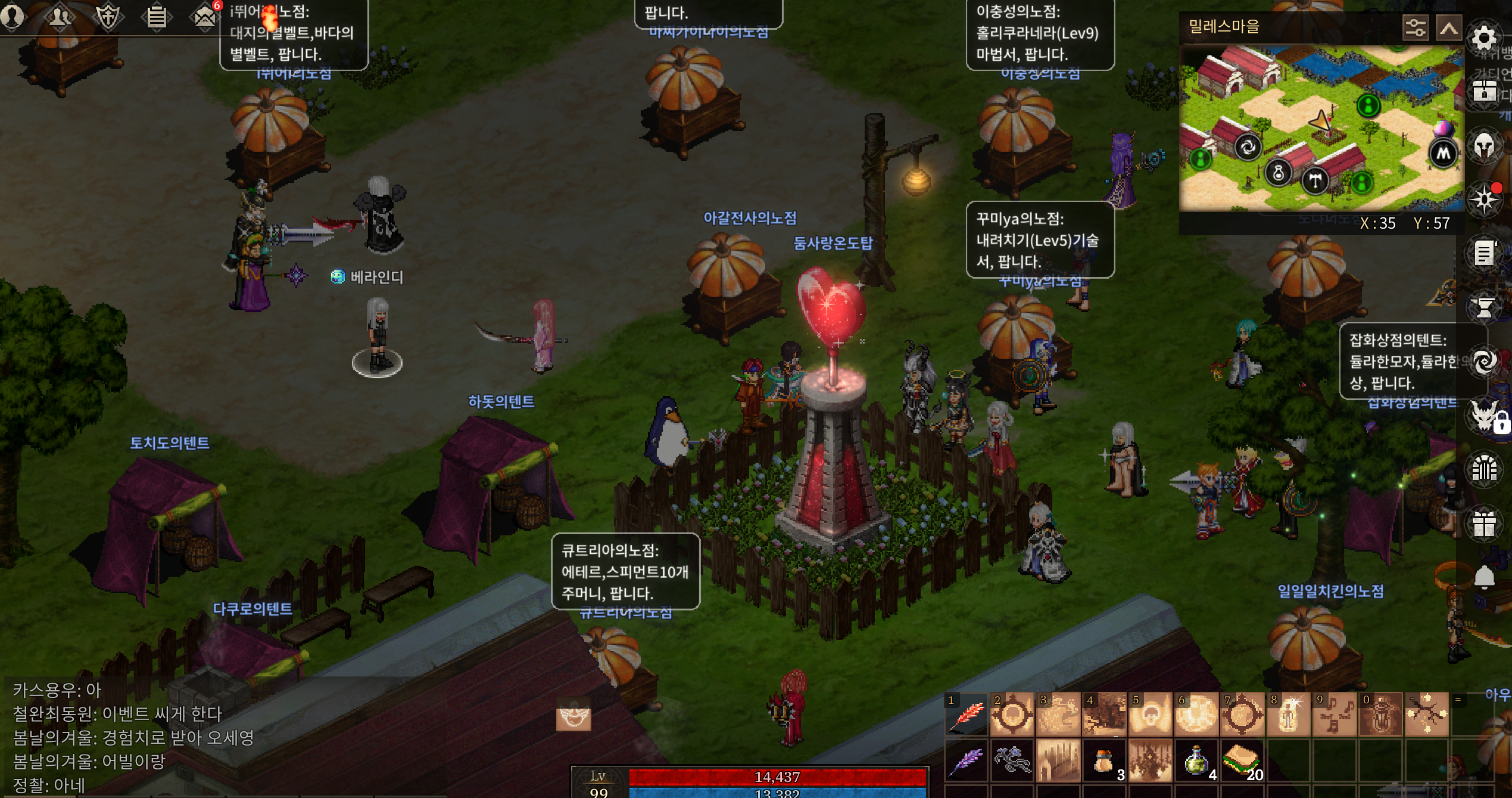Open the guild shield emblem icon
The height and width of the screenshot is (798, 1512).
pyautogui.click(x=108, y=17)
